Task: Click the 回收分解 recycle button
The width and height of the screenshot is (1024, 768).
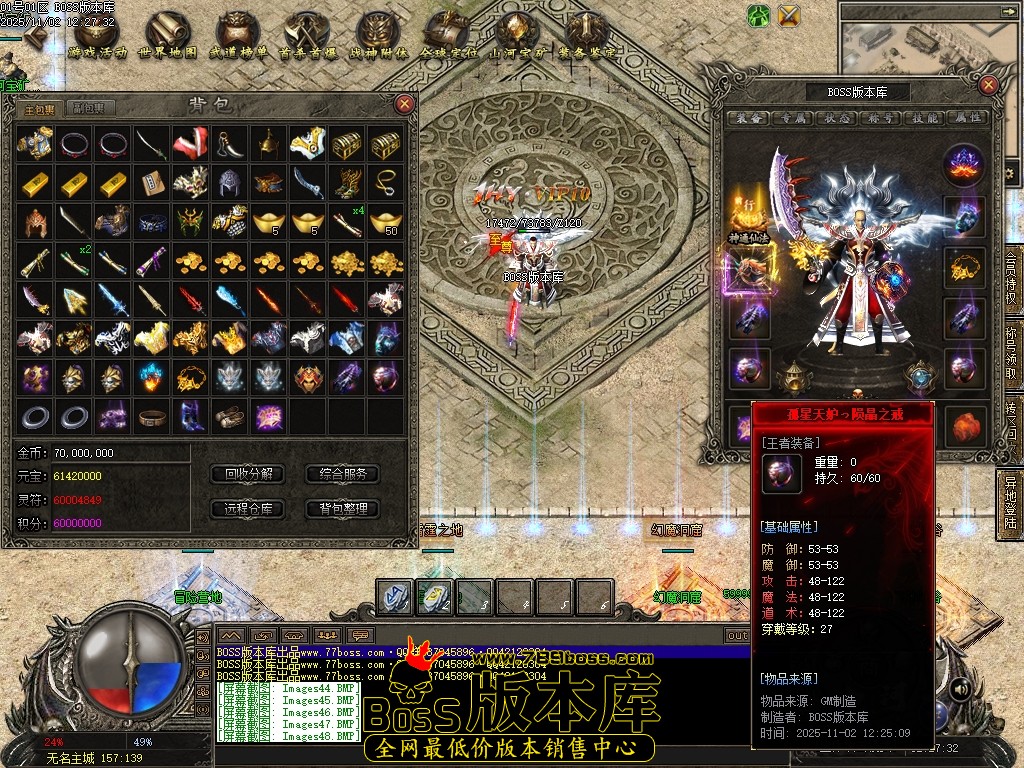Action: click(248, 473)
